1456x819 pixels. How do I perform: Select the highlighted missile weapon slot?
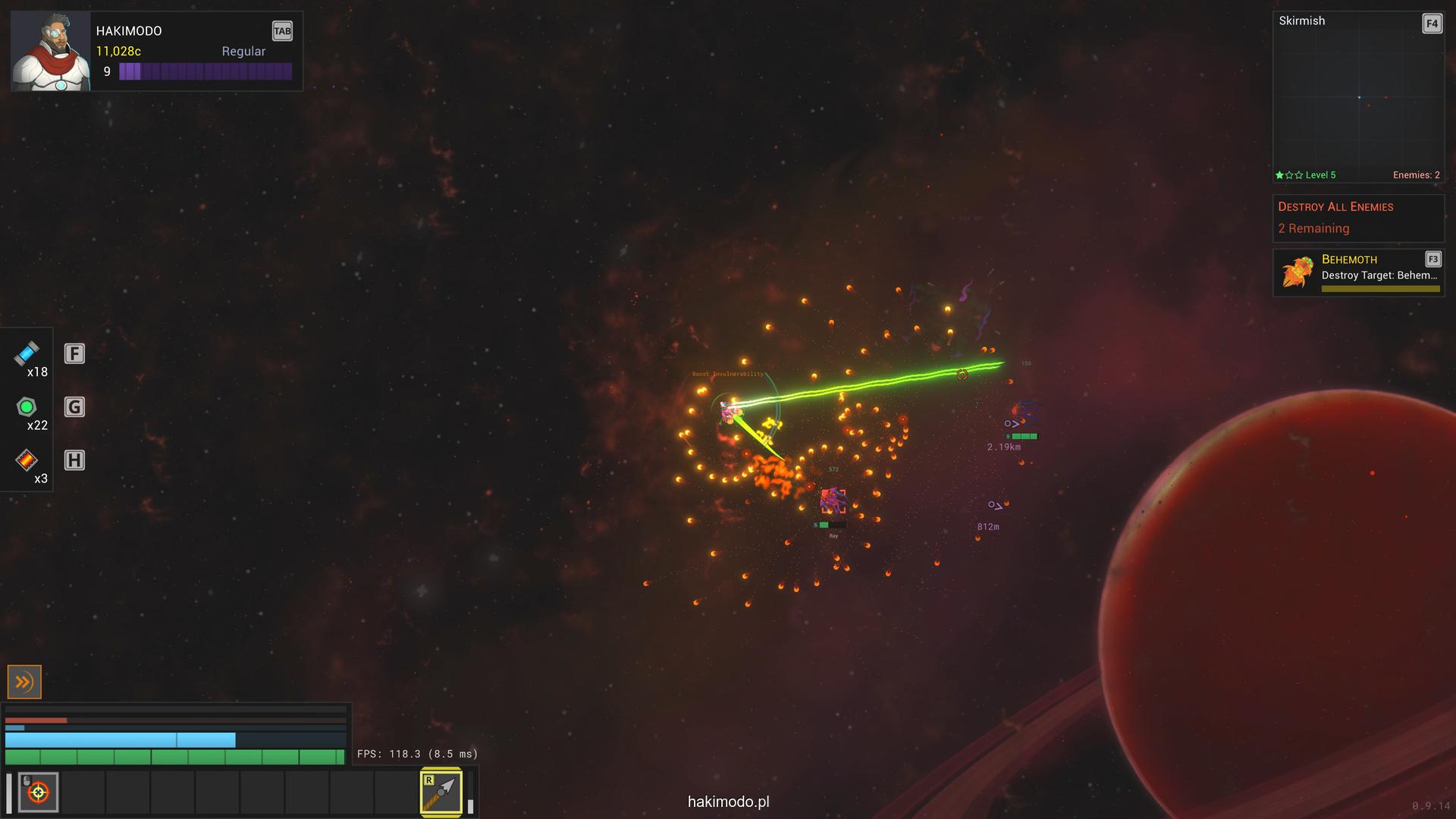(441, 792)
